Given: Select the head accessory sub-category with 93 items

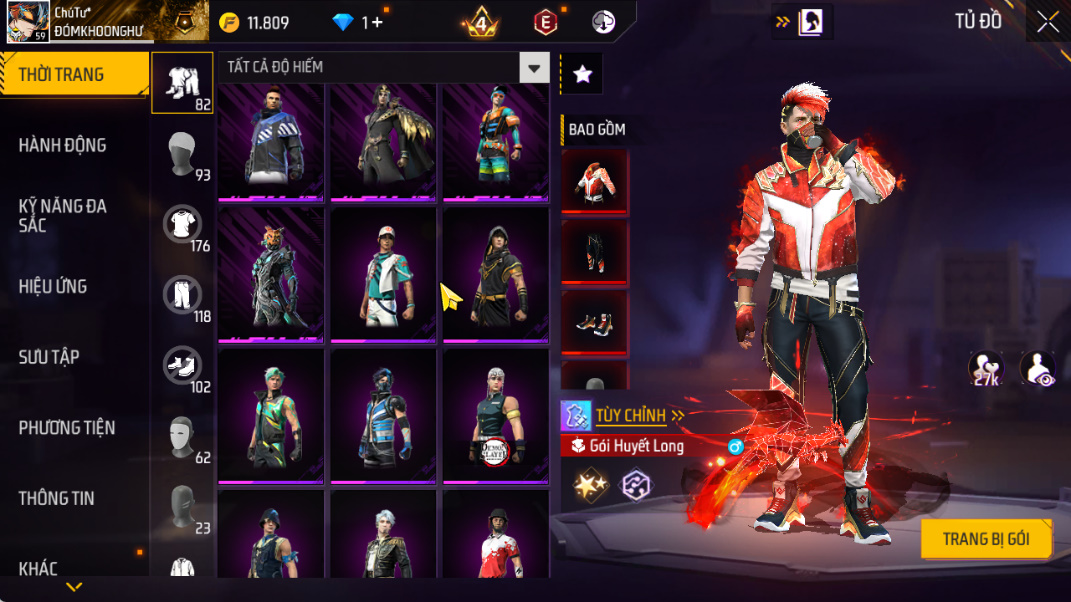Looking at the screenshot, I should pos(183,154).
